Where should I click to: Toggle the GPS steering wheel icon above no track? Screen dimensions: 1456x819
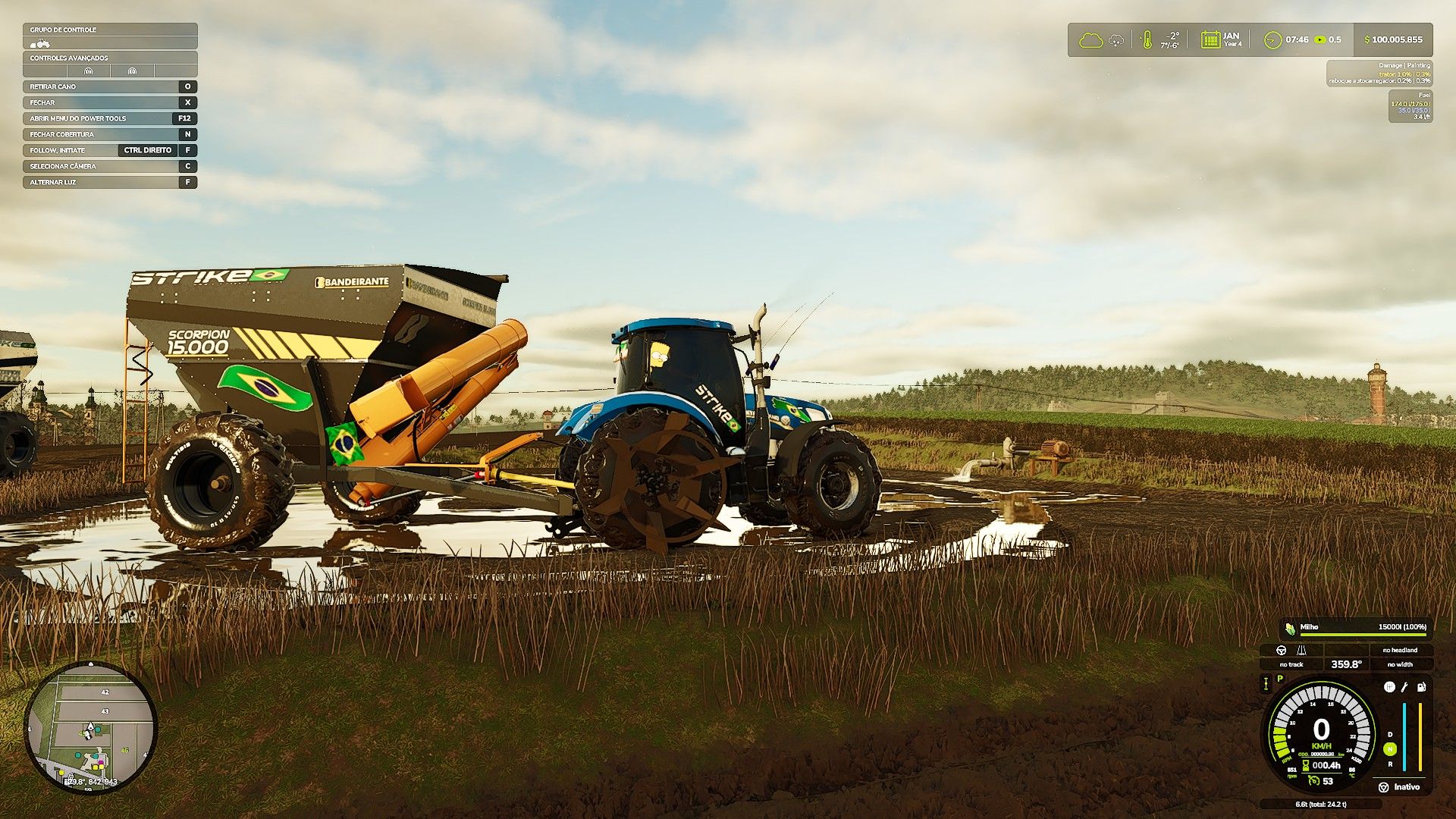pyautogui.click(x=1282, y=650)
